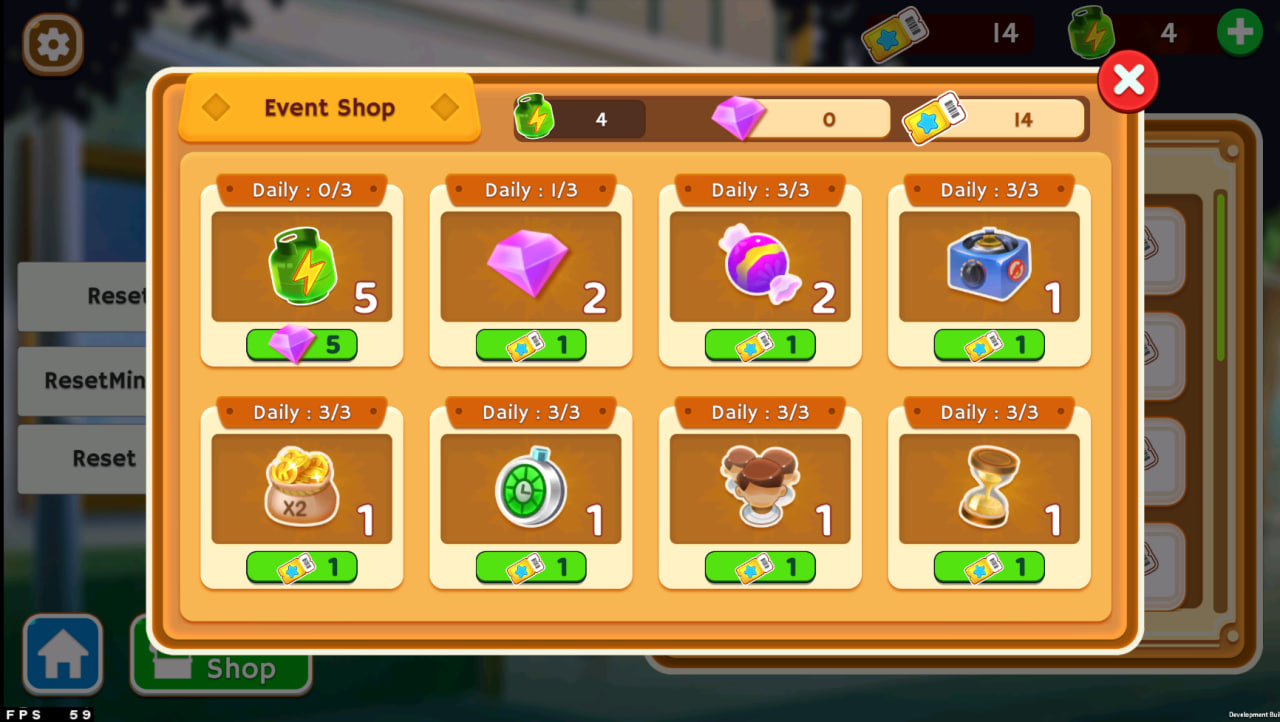This screenshot has width=1280, height=722.
Task: Buy the energy canister for 5 gems
Action: tap(301, 345)
